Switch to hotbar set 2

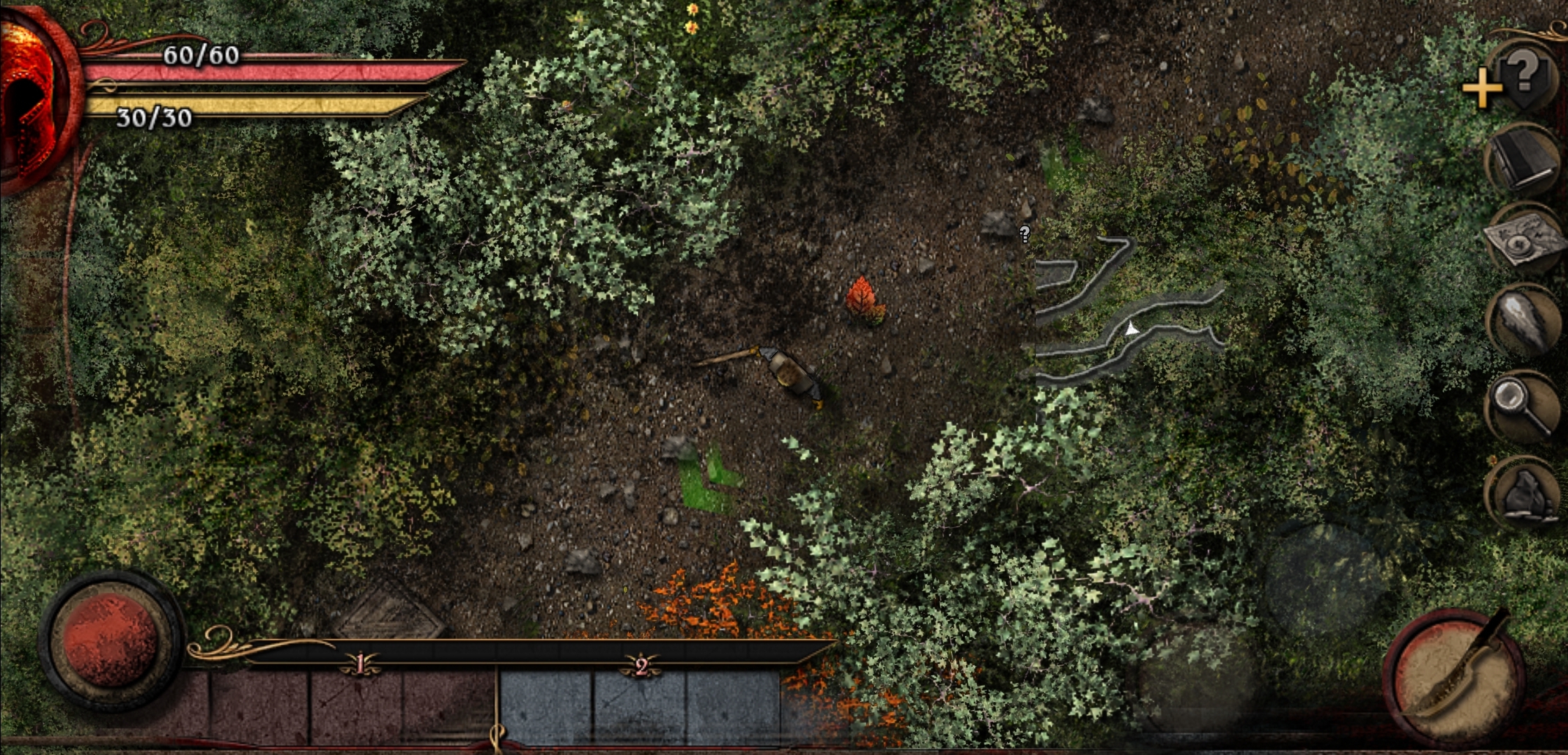[641, 666]
